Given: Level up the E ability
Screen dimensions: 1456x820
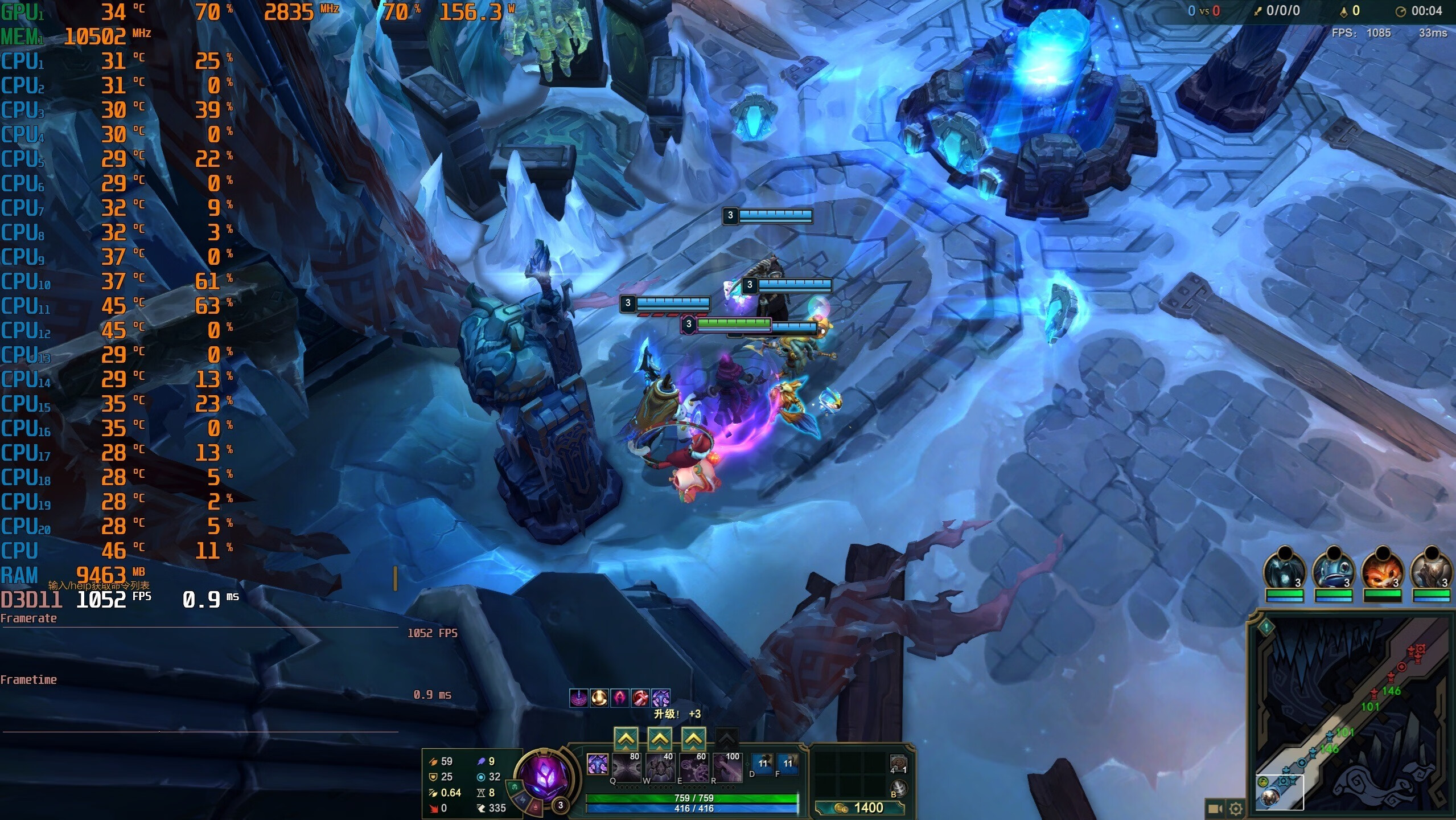Looking at the screenshot, I should 693,739.
